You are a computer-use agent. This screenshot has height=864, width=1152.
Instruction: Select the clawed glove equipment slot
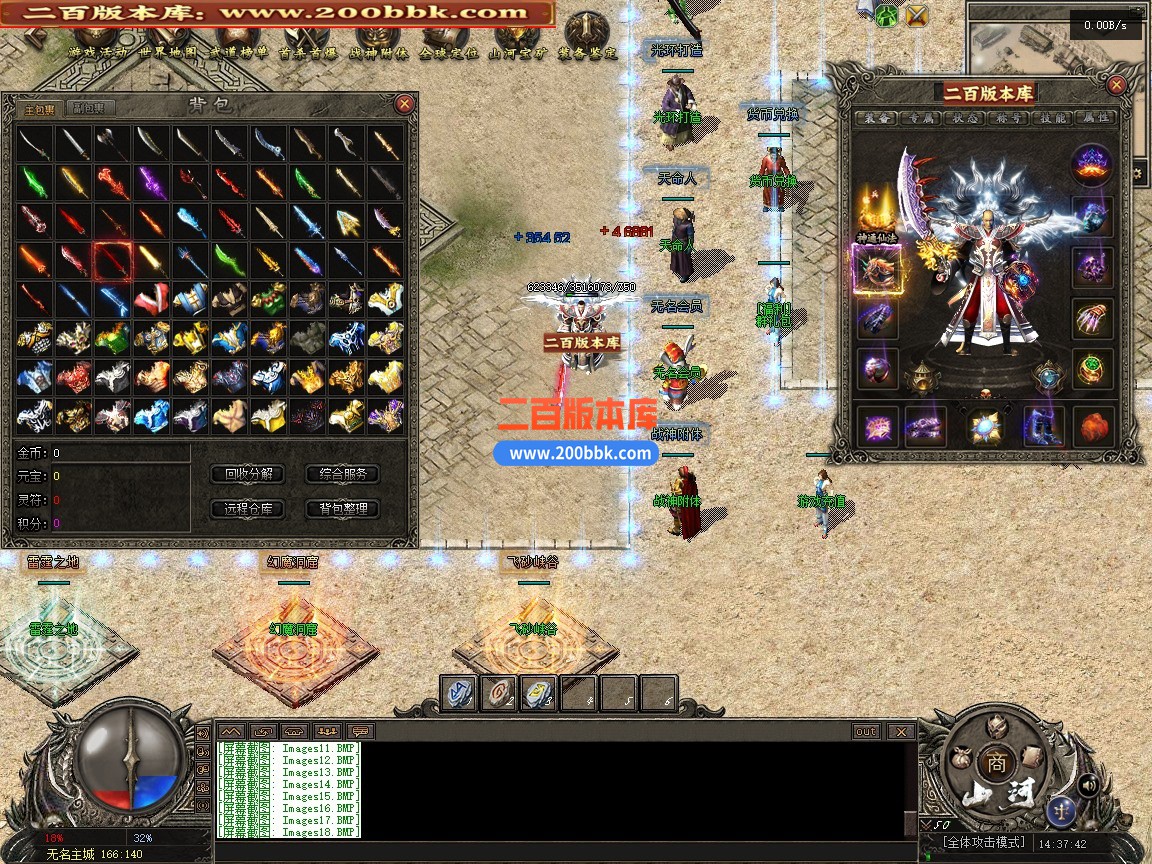point(1093,318)
